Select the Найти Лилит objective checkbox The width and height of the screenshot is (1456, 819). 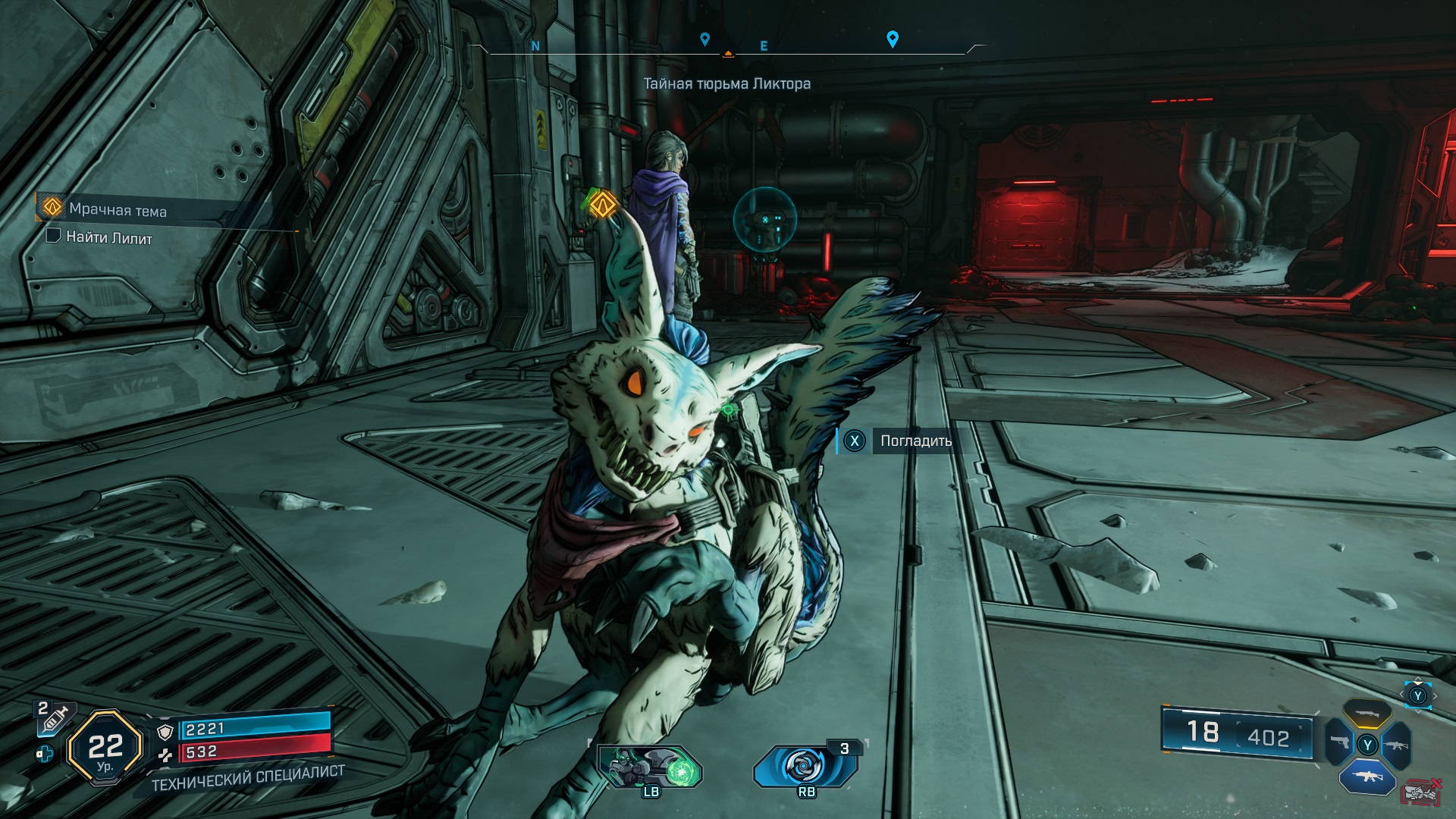(53, 236)
